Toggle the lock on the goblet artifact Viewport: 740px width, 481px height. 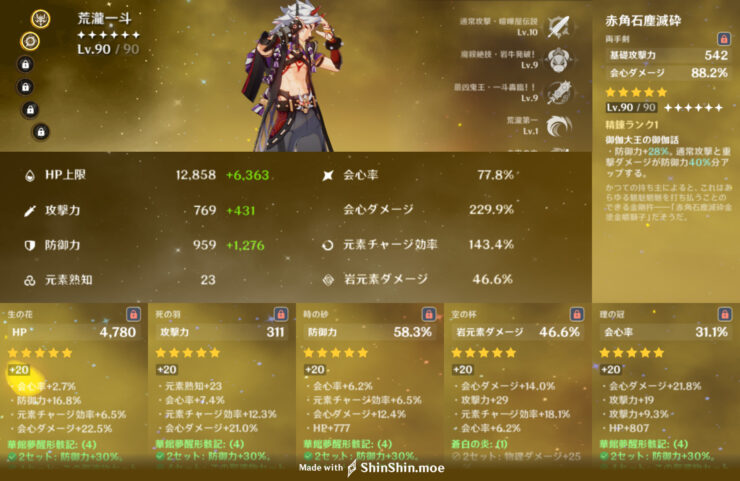click(x=576, y=314)
